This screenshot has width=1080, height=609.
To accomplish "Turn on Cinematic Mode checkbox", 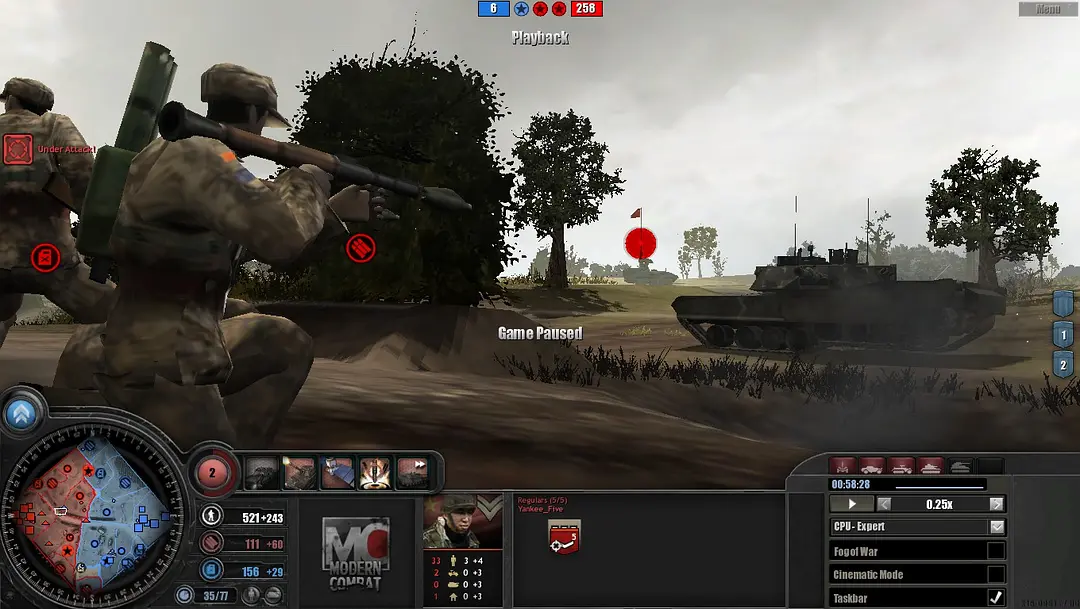I will pyautogui.click(x=996, y=574).
